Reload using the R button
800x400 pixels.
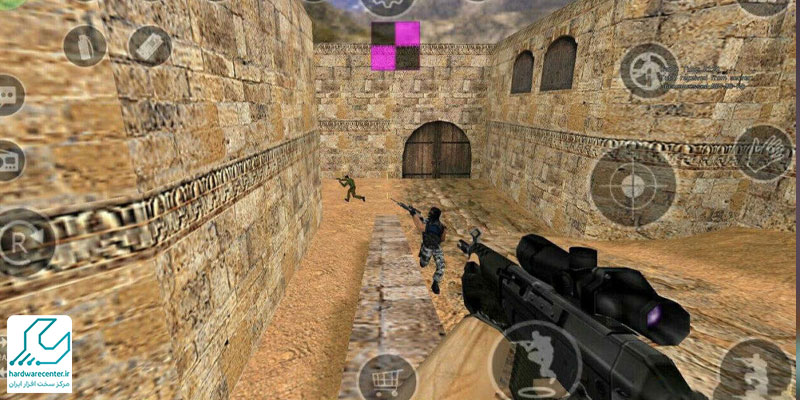coord(22,241)
